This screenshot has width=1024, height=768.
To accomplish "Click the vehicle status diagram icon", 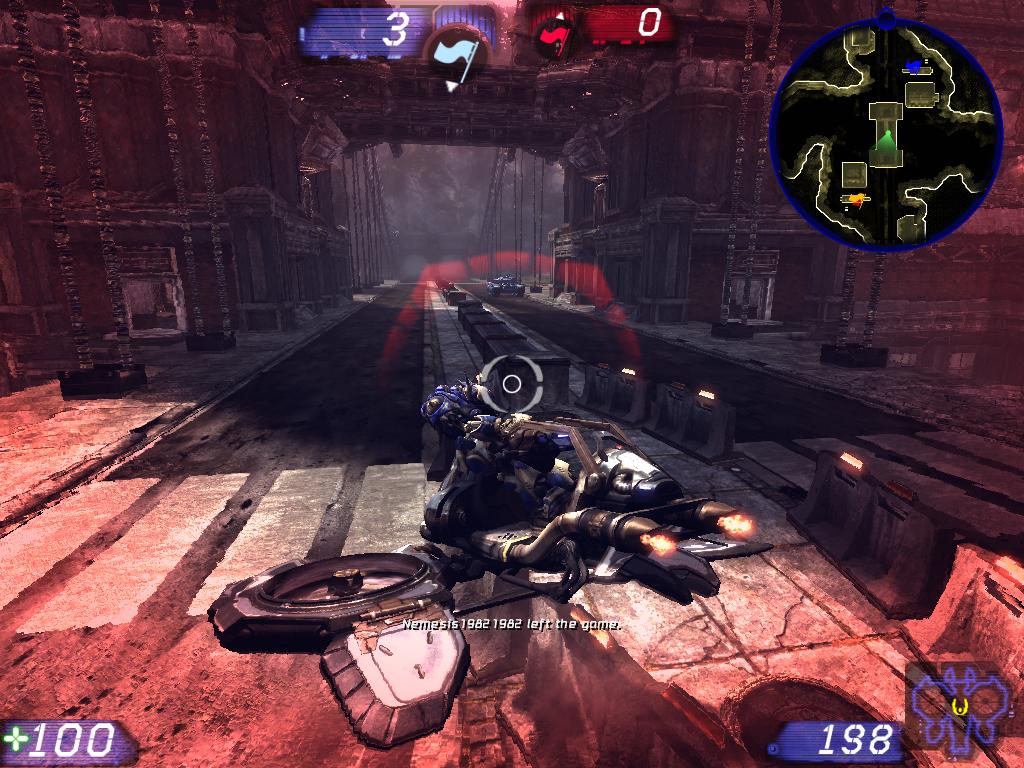I will [x=960, y=707].
